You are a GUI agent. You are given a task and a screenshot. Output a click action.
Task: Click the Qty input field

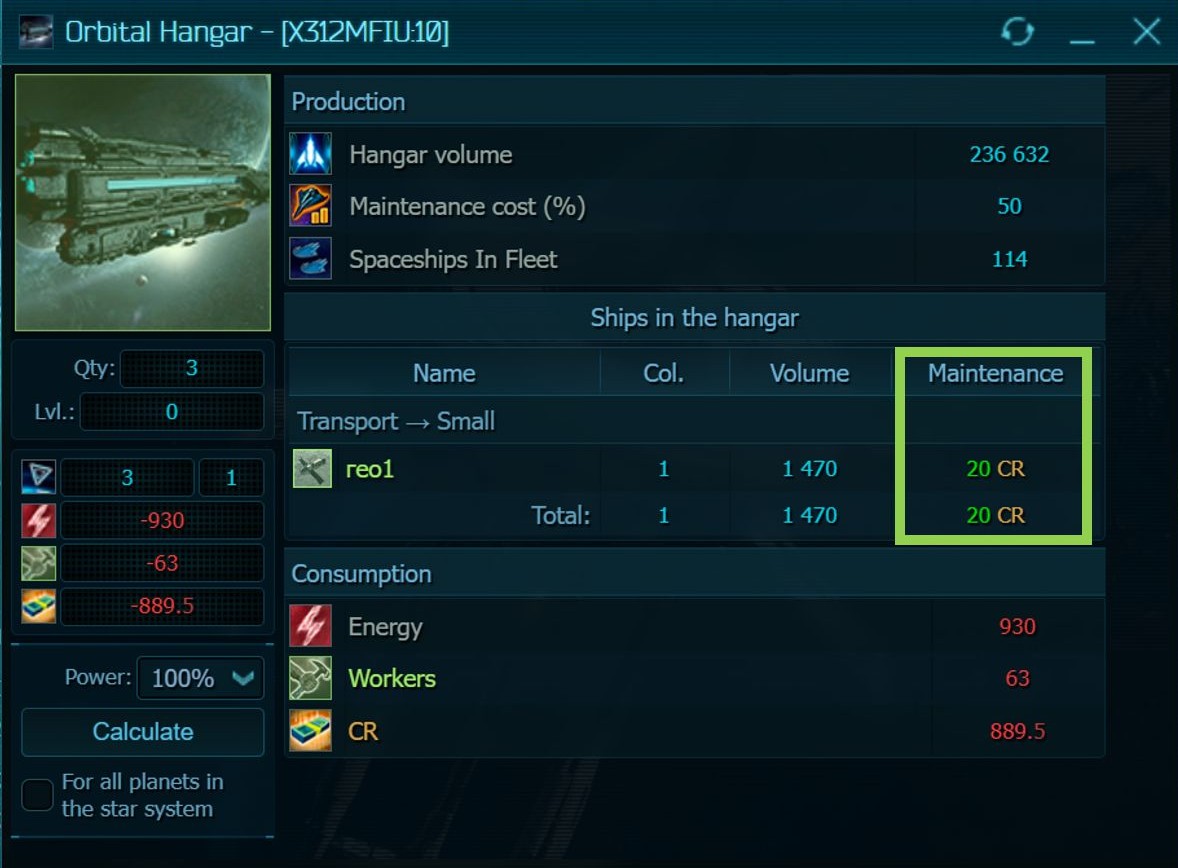[192, 369]
